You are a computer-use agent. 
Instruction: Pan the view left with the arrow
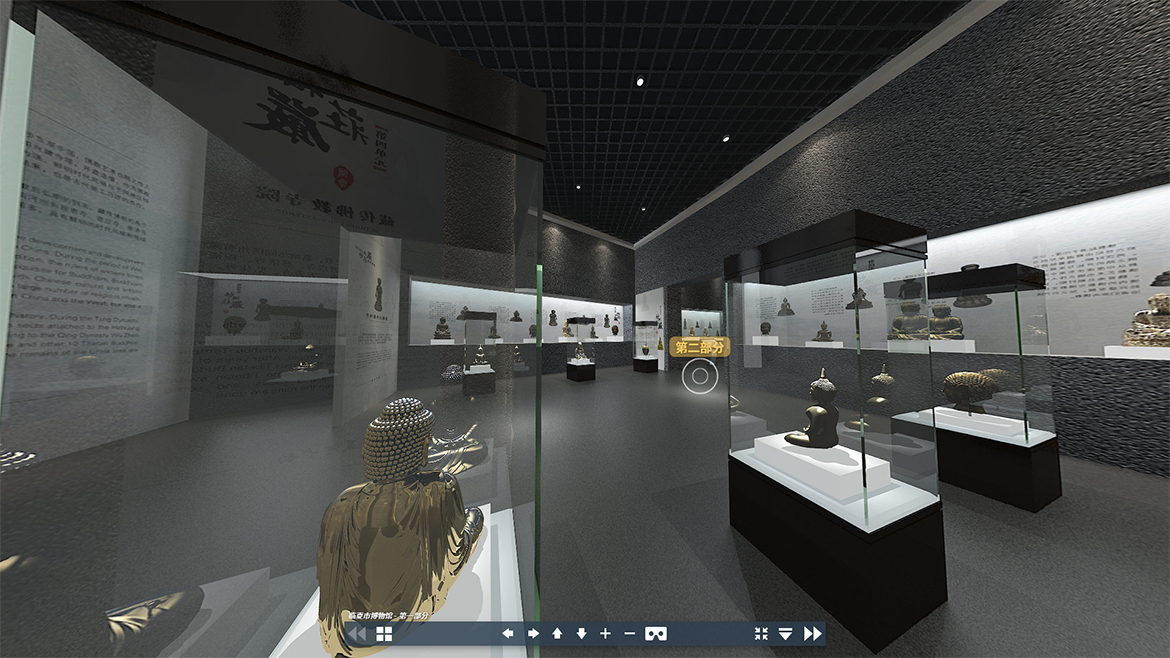[508, 633]
